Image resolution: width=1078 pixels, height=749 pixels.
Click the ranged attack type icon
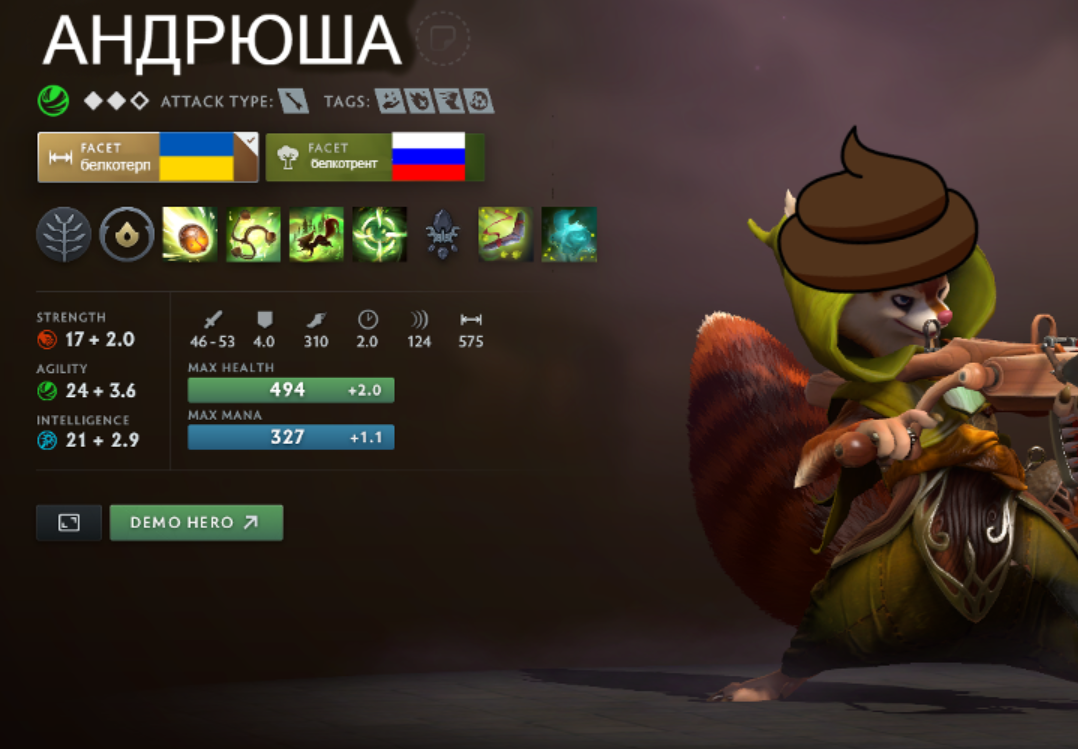[293, 101]
